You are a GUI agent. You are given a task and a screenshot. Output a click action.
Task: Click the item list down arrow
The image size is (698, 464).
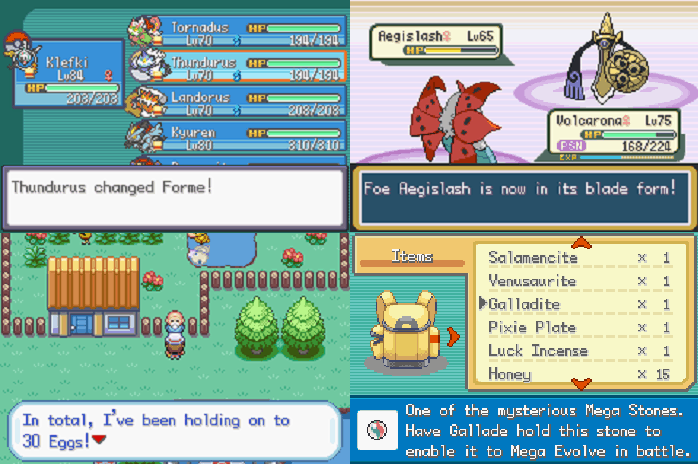[x=582, y=383]
